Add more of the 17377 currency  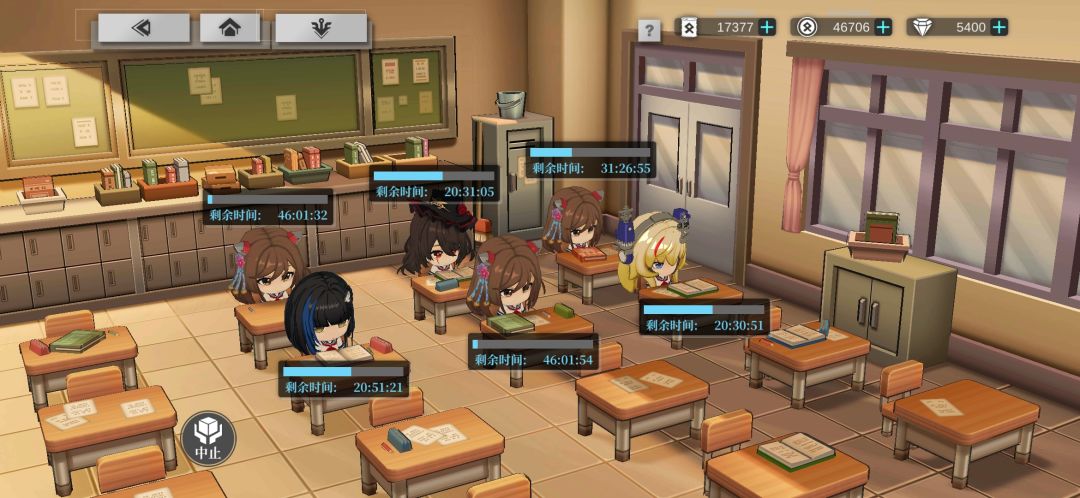coord(767,27)
